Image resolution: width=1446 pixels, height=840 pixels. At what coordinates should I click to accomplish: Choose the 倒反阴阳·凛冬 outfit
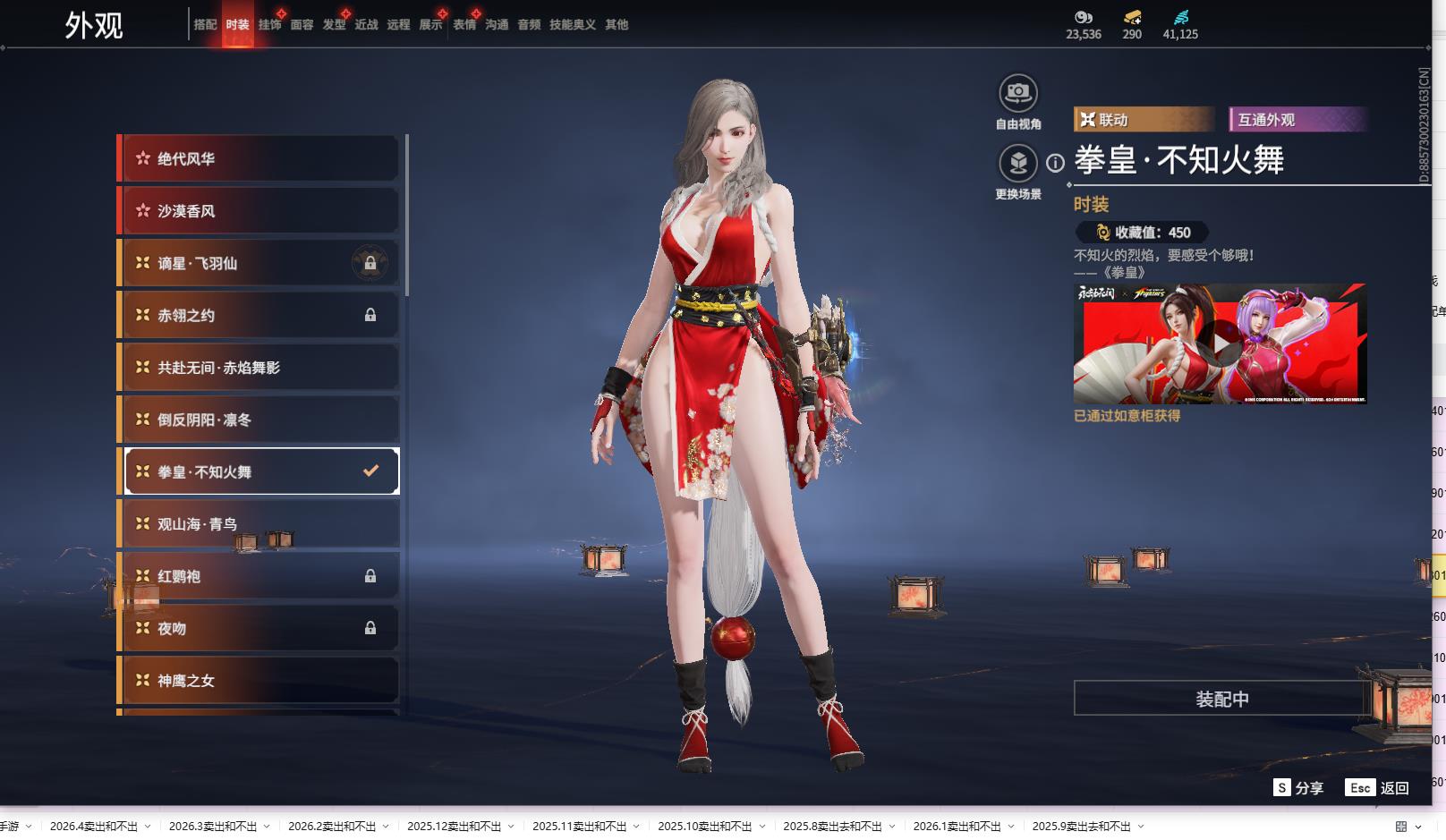tap(260, 420)
